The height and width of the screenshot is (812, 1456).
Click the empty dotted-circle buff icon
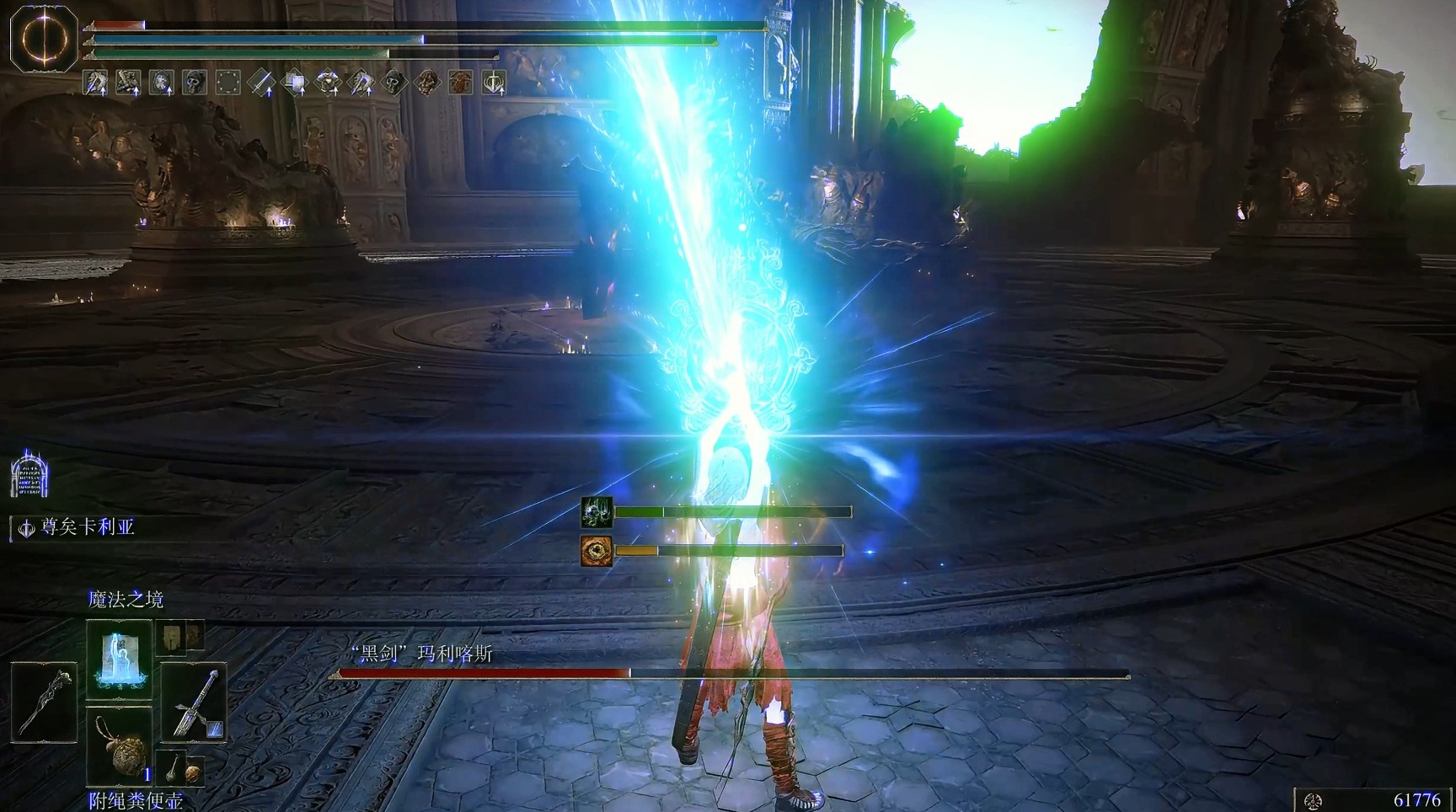227,83
